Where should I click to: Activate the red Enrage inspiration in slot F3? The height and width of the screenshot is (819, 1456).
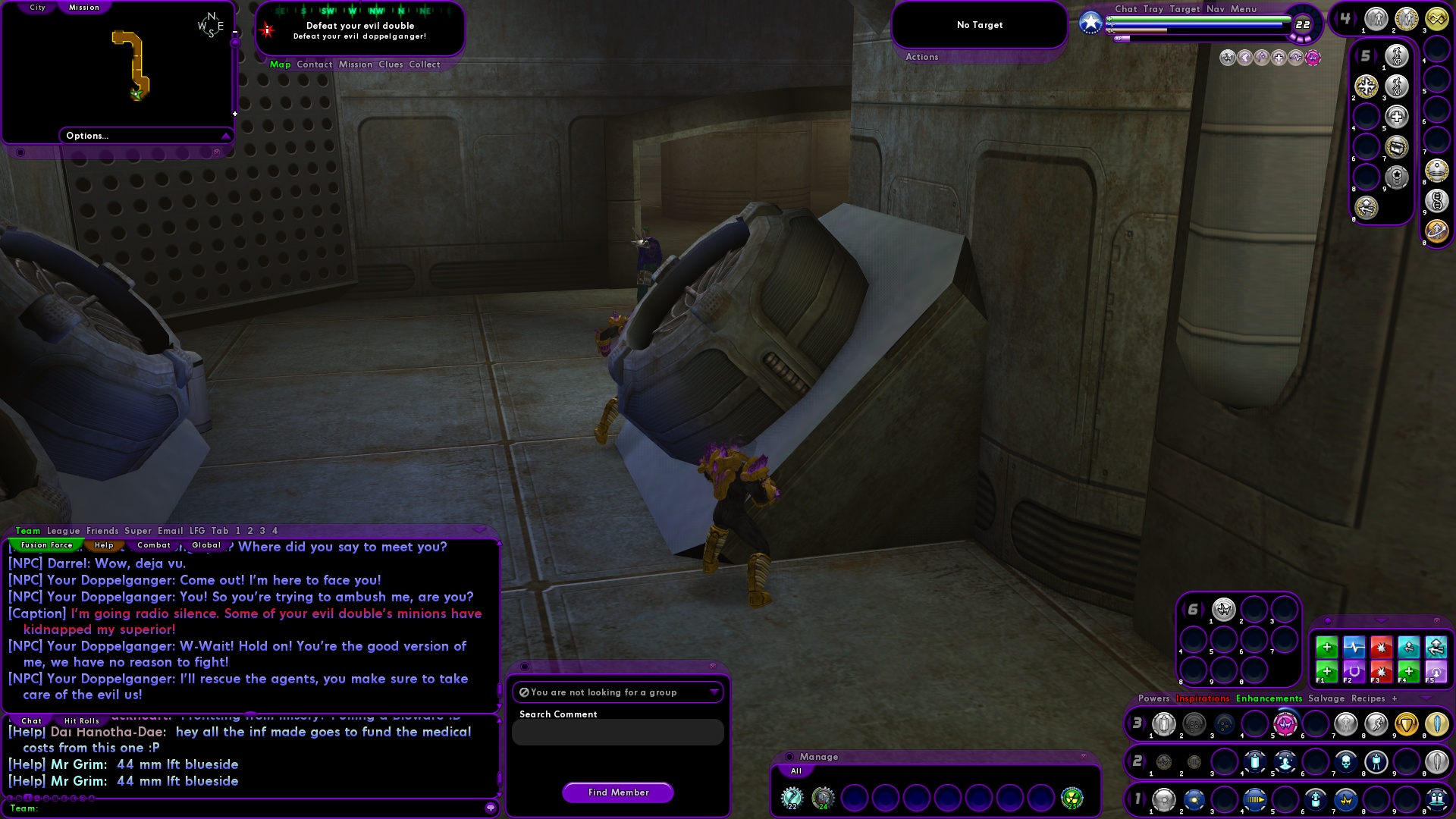coord(1381,672)
